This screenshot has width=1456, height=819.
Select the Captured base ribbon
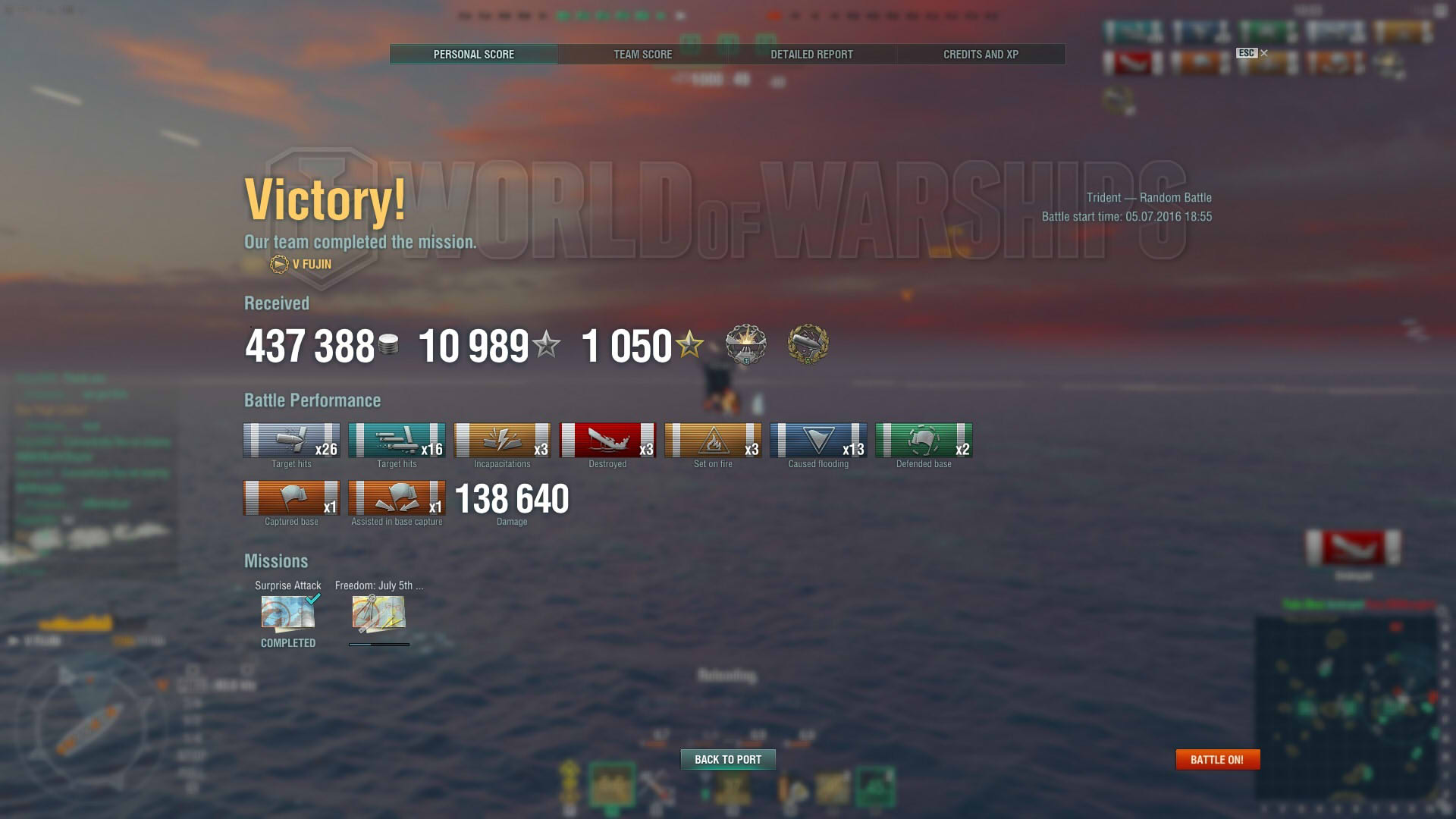tap(291, 498)
